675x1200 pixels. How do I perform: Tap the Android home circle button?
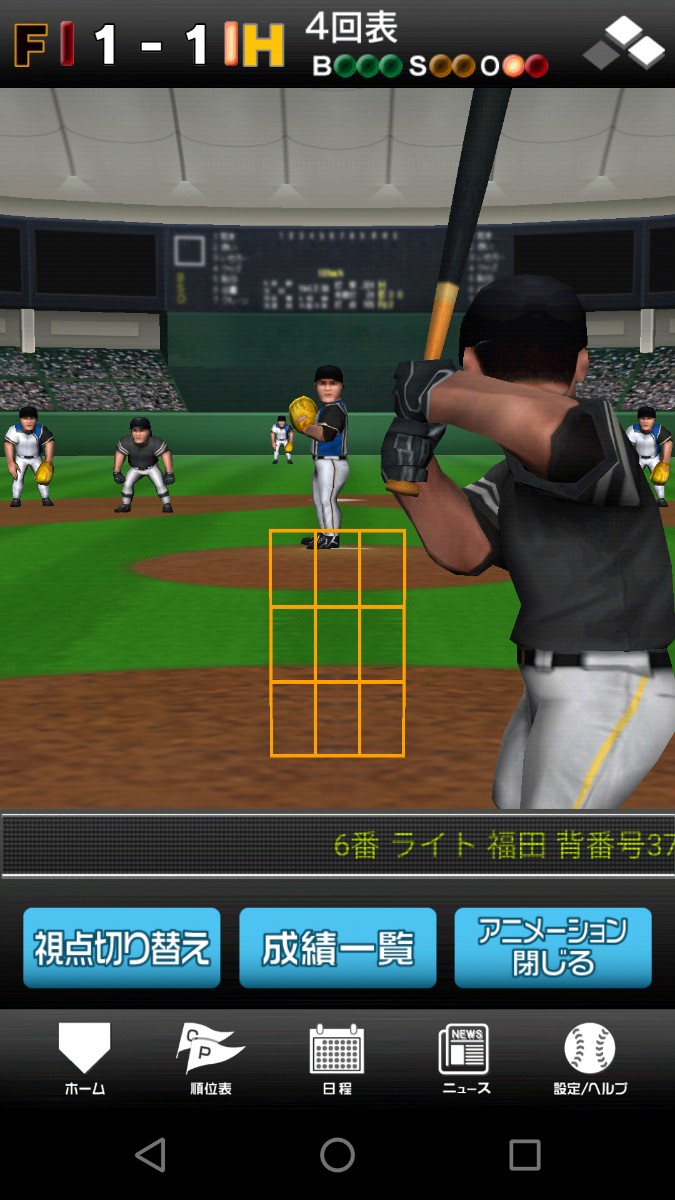click(x=337, y=1155)
